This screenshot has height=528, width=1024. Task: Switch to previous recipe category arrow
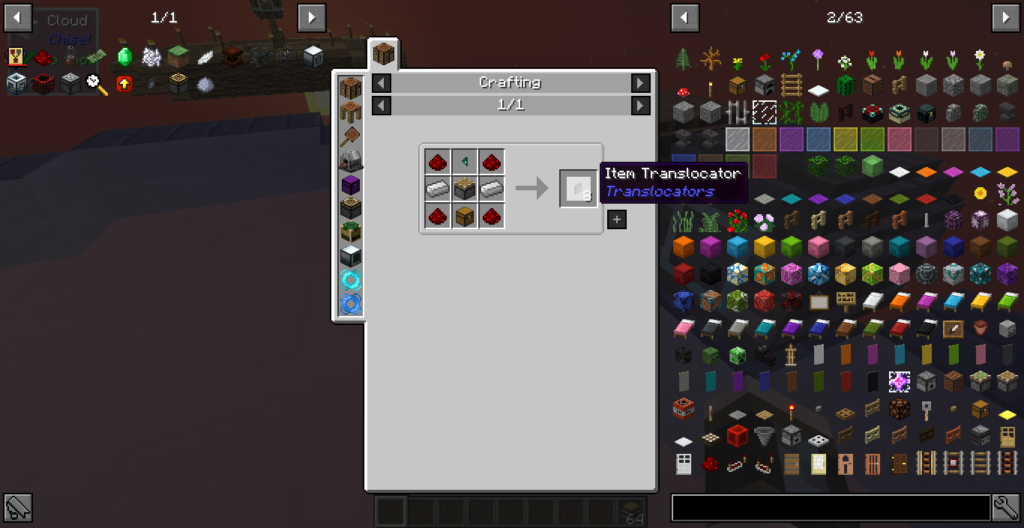(x=381, y=83)
